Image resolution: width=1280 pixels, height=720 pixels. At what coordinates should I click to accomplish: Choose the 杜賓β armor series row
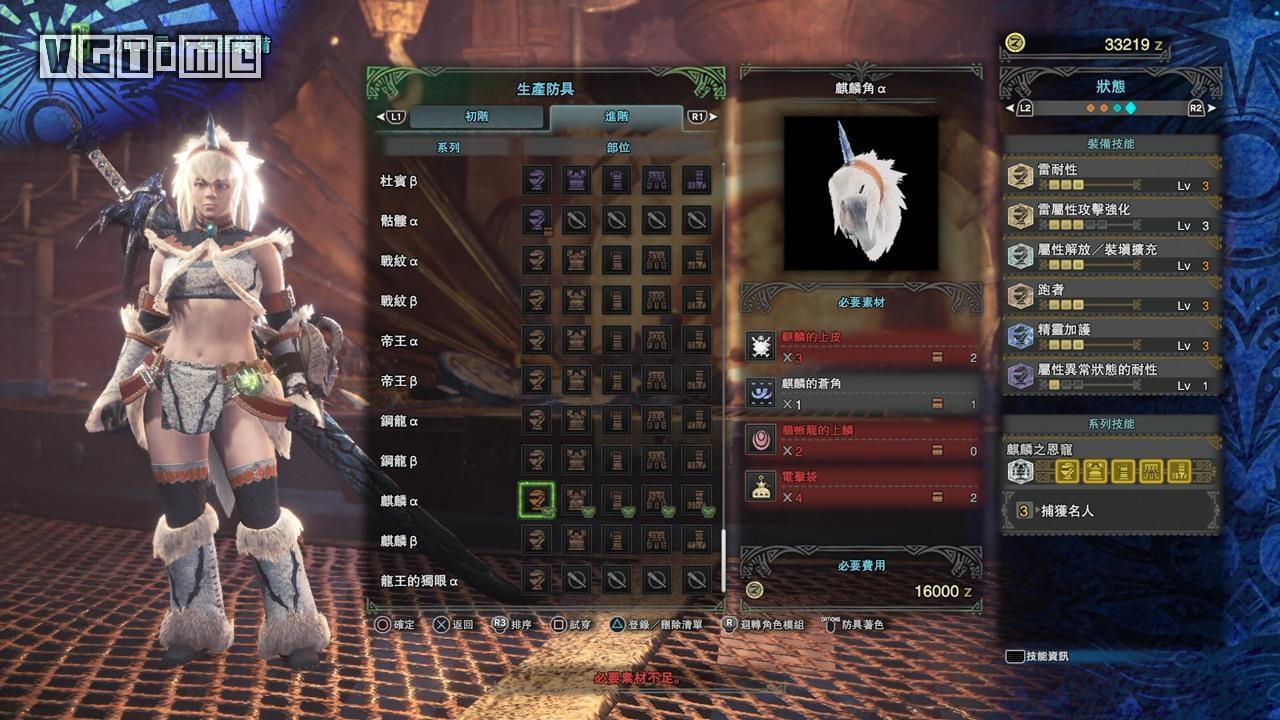point(397,181)
